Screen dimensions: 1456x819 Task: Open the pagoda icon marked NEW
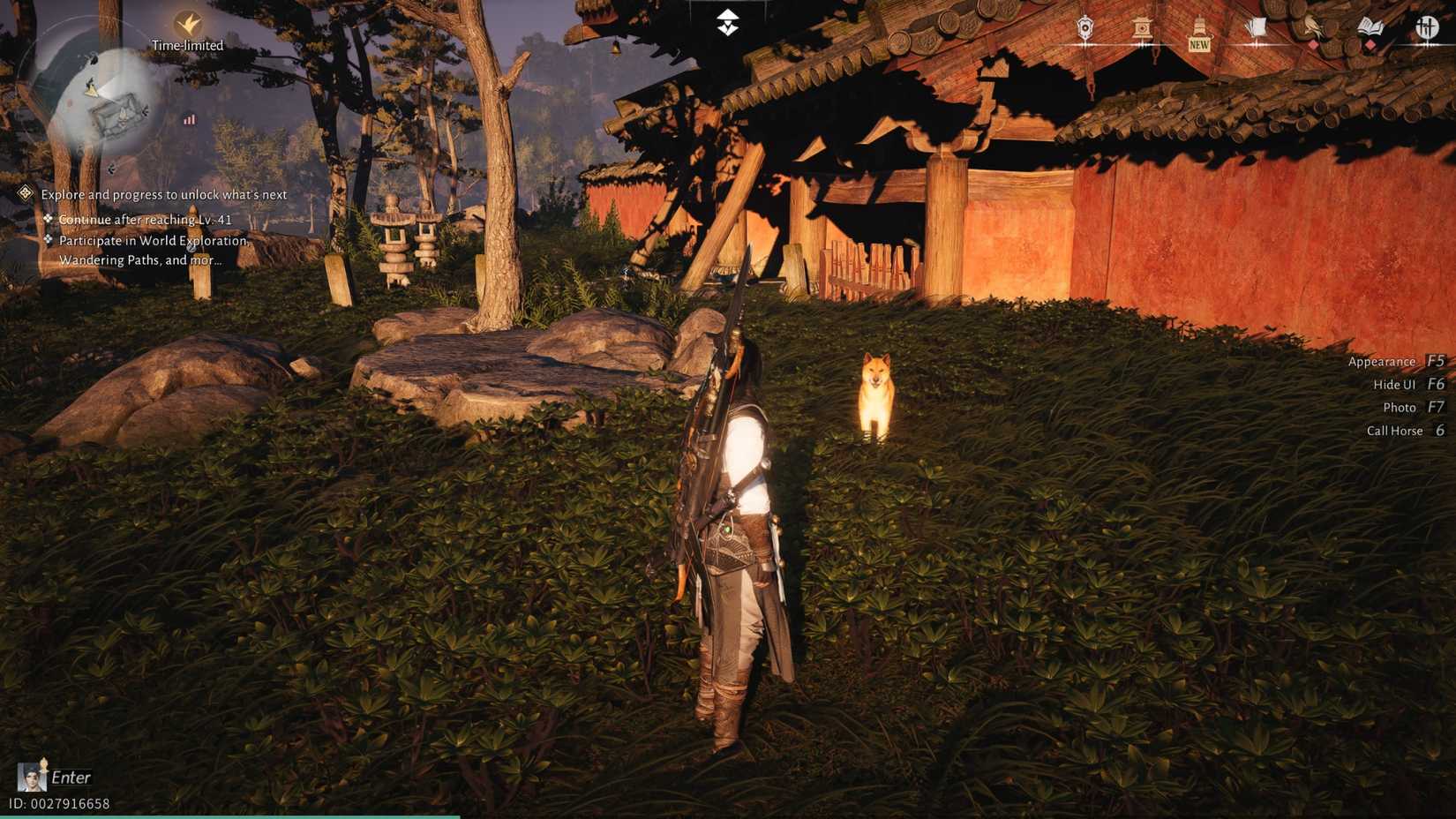[1198, 26]
